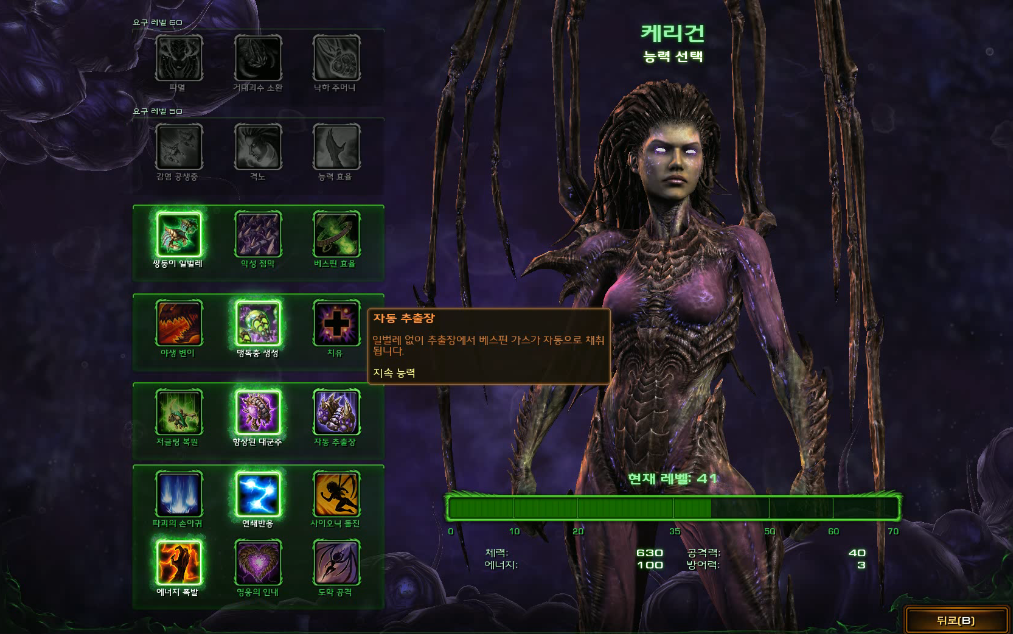This screenshot has height=634, width=1013.
Task: Pick the 베스핀 효율 ability
Action: 336,234
